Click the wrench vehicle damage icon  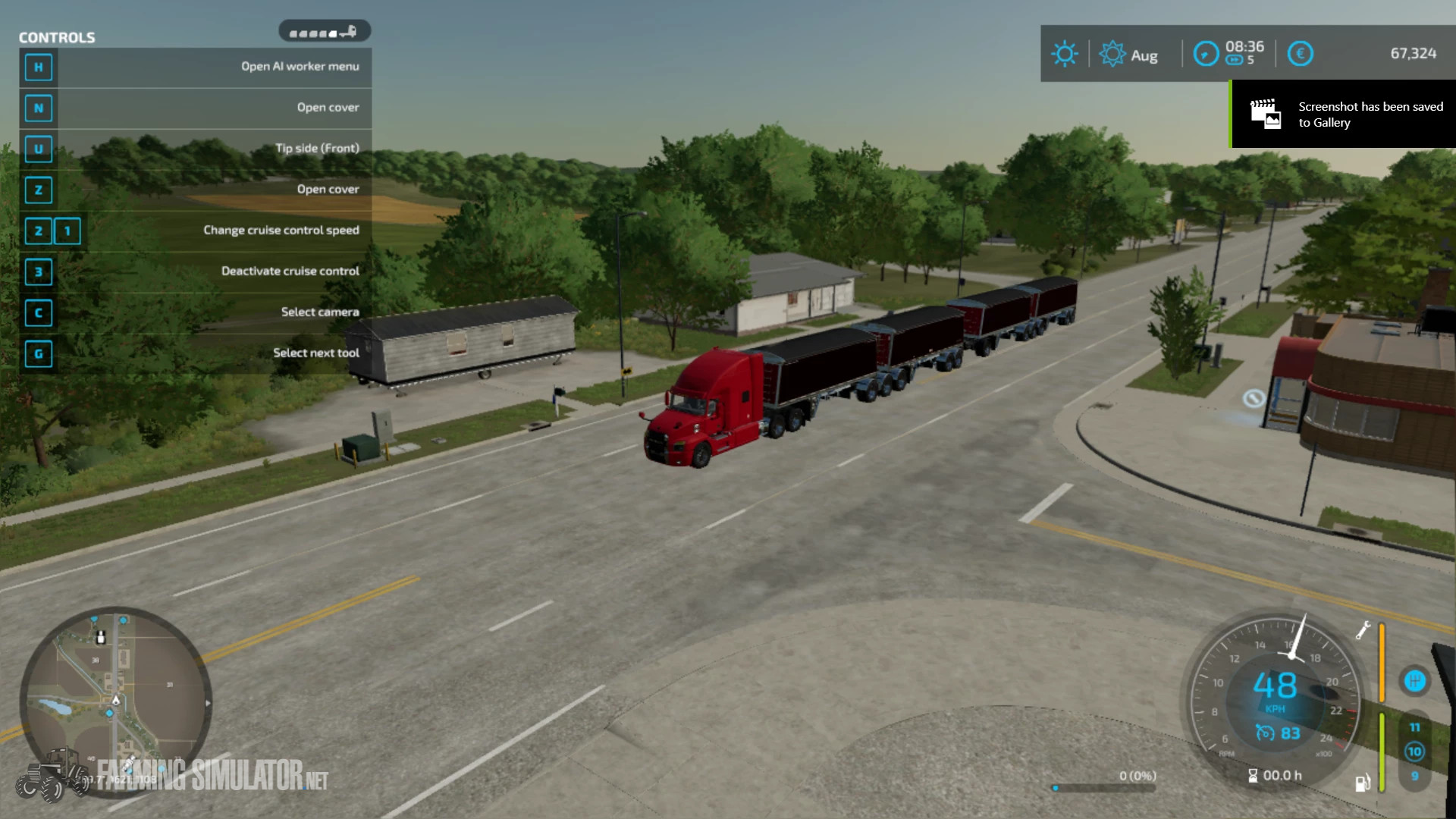coord(1363,632)
